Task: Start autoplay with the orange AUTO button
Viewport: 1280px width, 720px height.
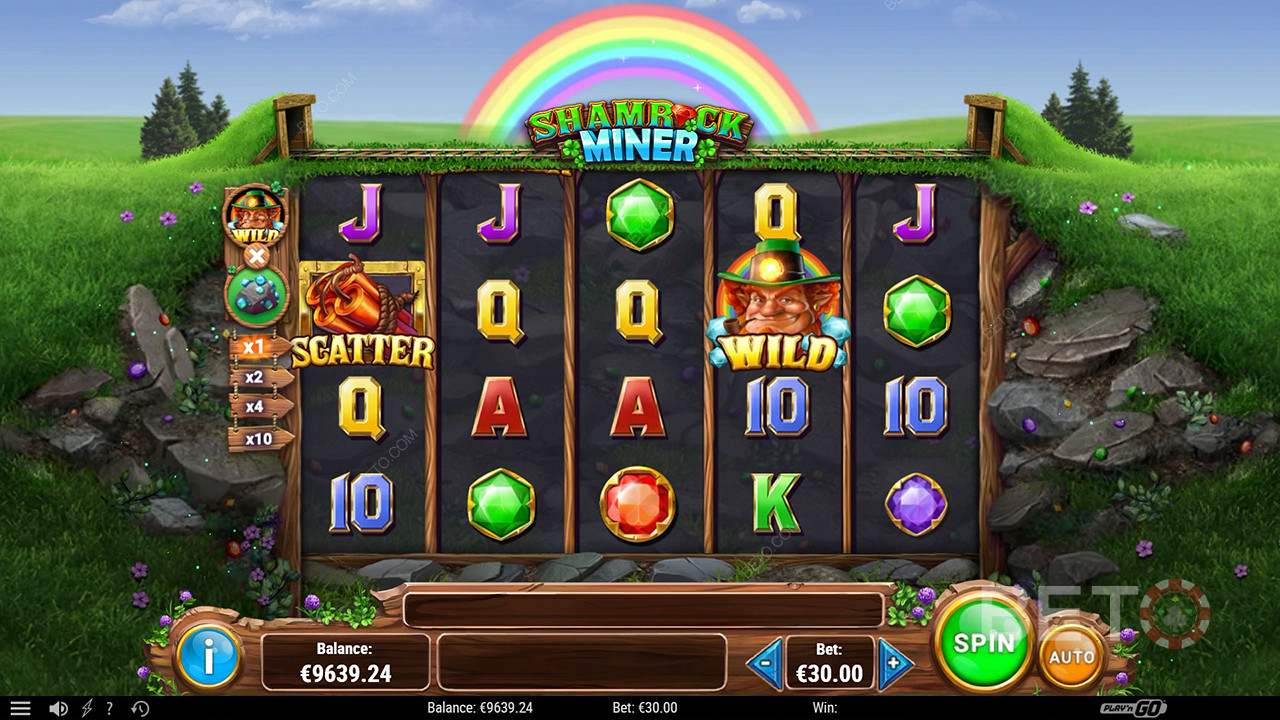Action: click(x=1071, y=657)
